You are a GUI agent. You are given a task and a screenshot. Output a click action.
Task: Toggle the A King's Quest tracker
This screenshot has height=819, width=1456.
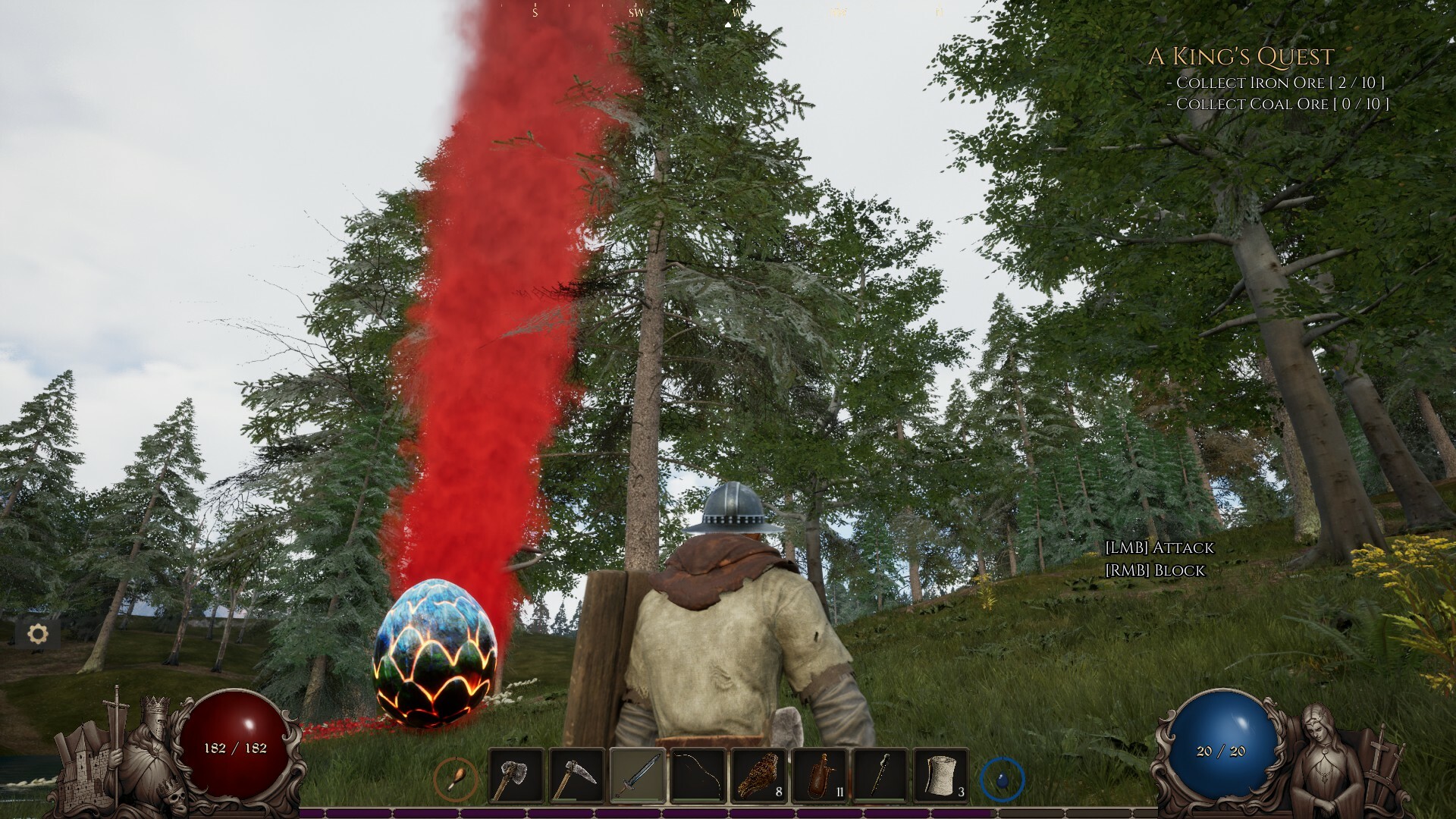tap(1242, 55)
